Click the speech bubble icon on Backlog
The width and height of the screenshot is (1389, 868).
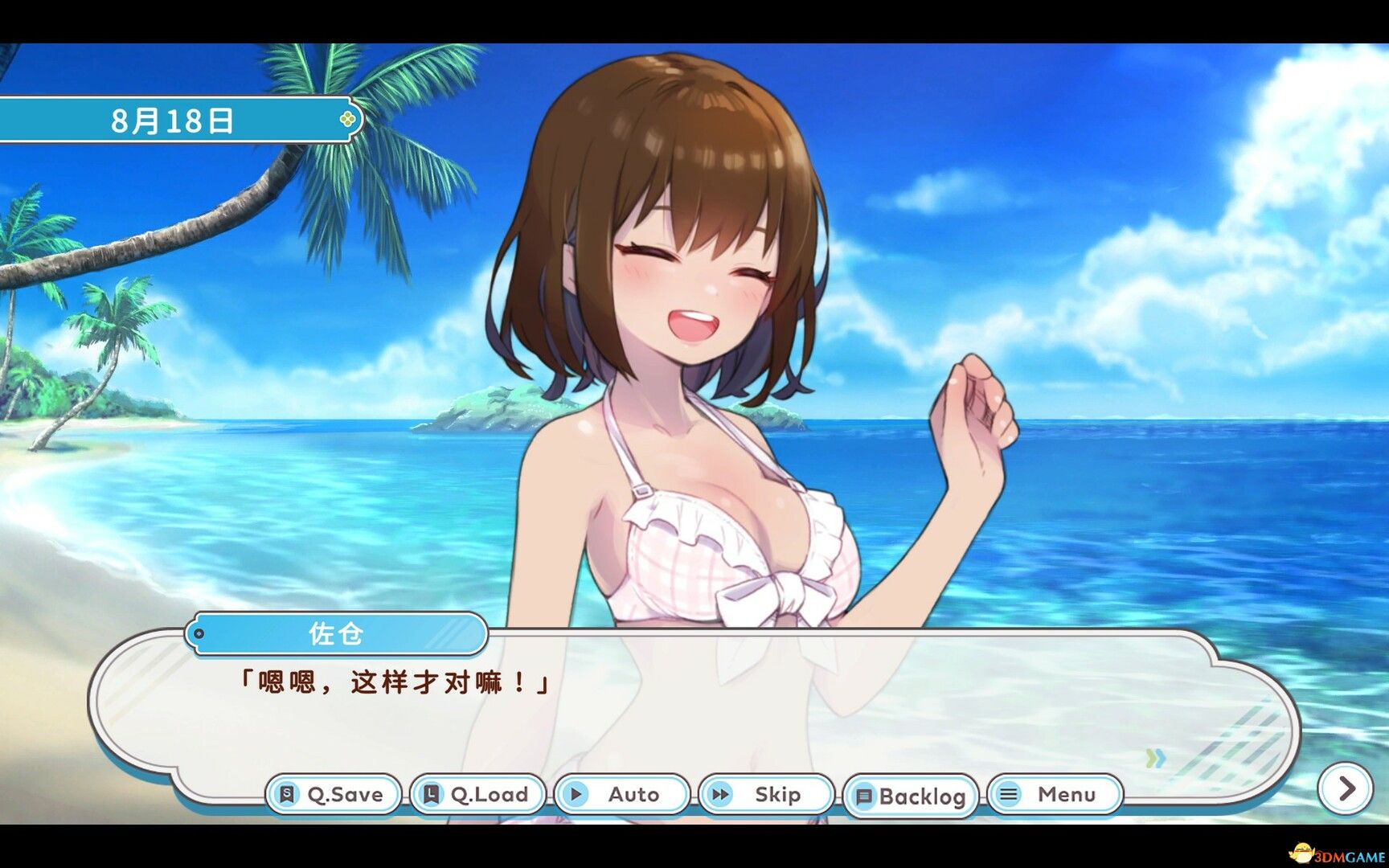(x=864, y=796)
